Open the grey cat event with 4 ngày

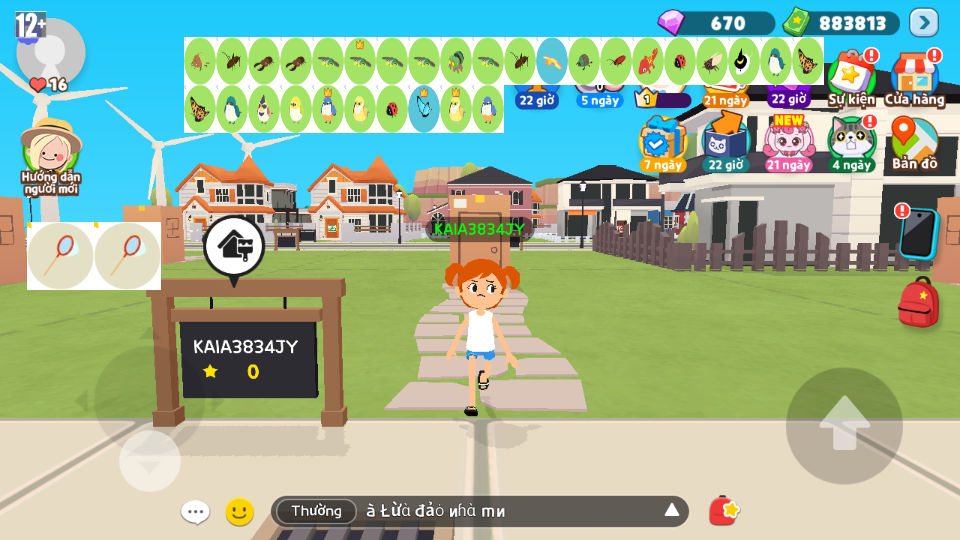(x=851, y=142)
